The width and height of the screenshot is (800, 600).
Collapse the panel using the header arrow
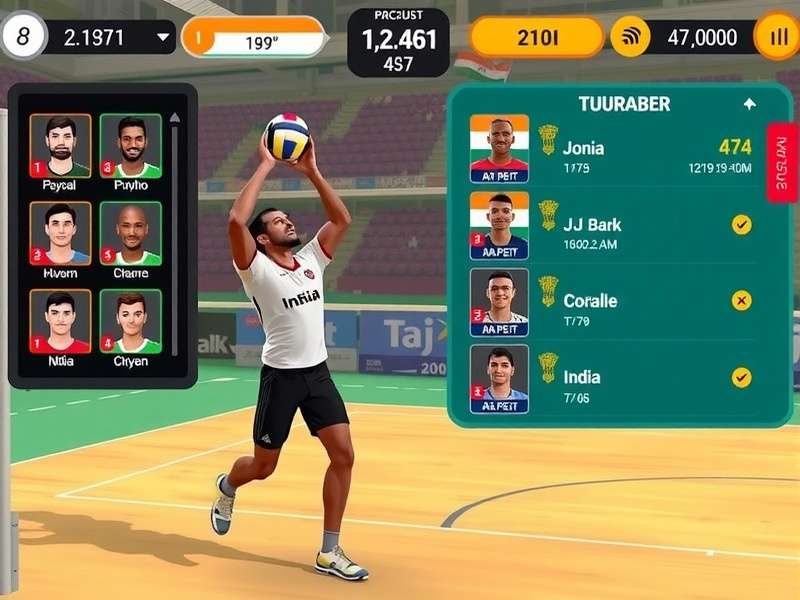click(749, 104)
